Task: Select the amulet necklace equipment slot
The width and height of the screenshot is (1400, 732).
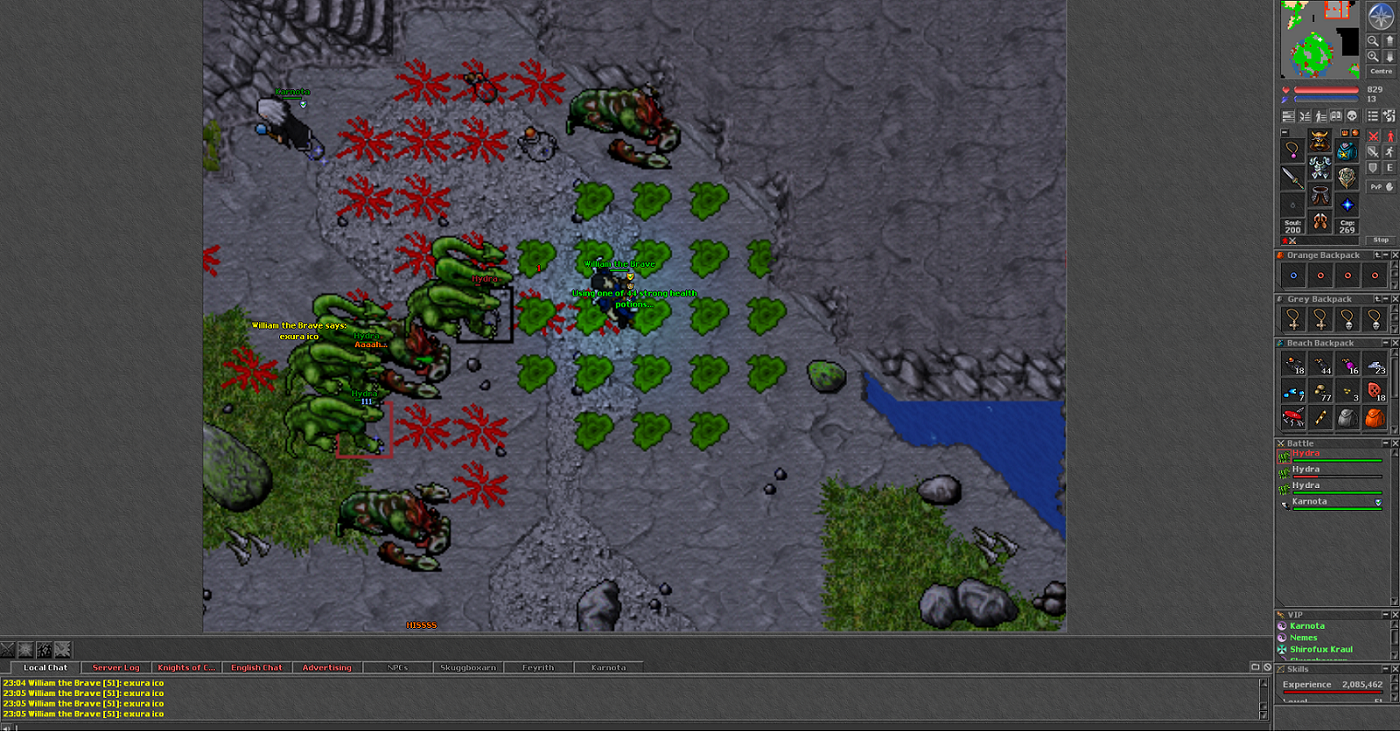Action: click(1294, 150)
